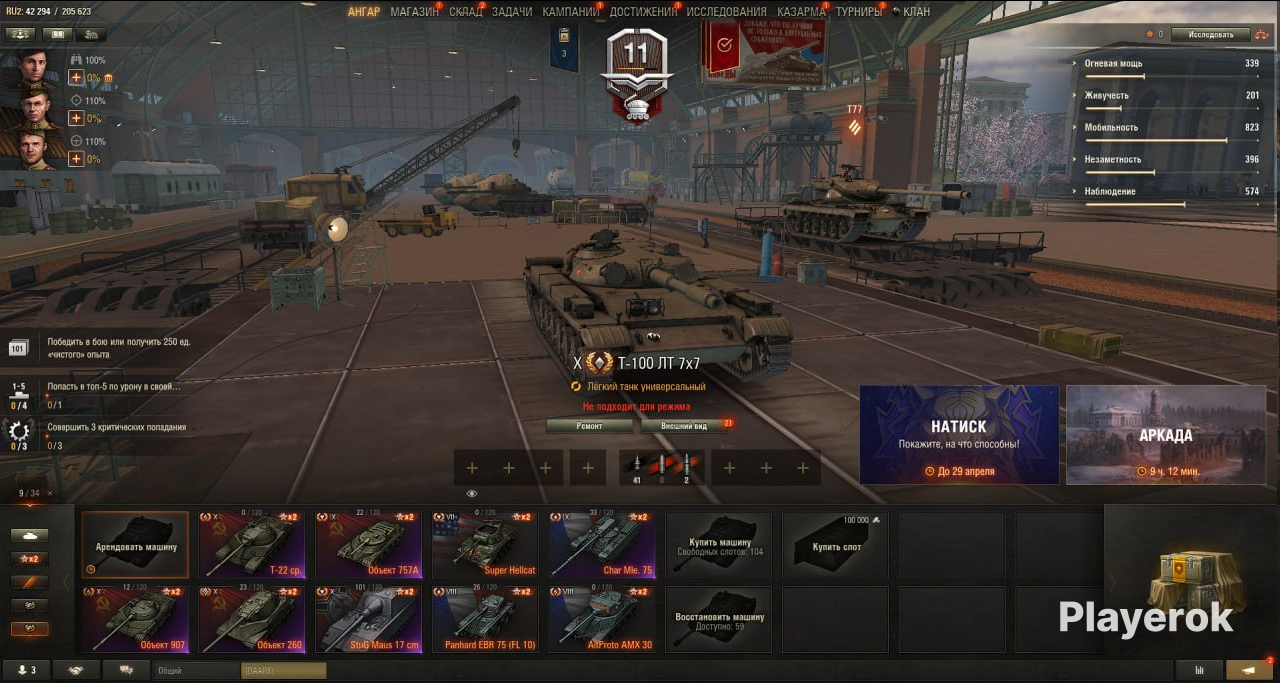Screen dimensions: 1280x683
Task: Open the Восстановить машину tile
Action: pyautogui.click(x=719, y=619)
